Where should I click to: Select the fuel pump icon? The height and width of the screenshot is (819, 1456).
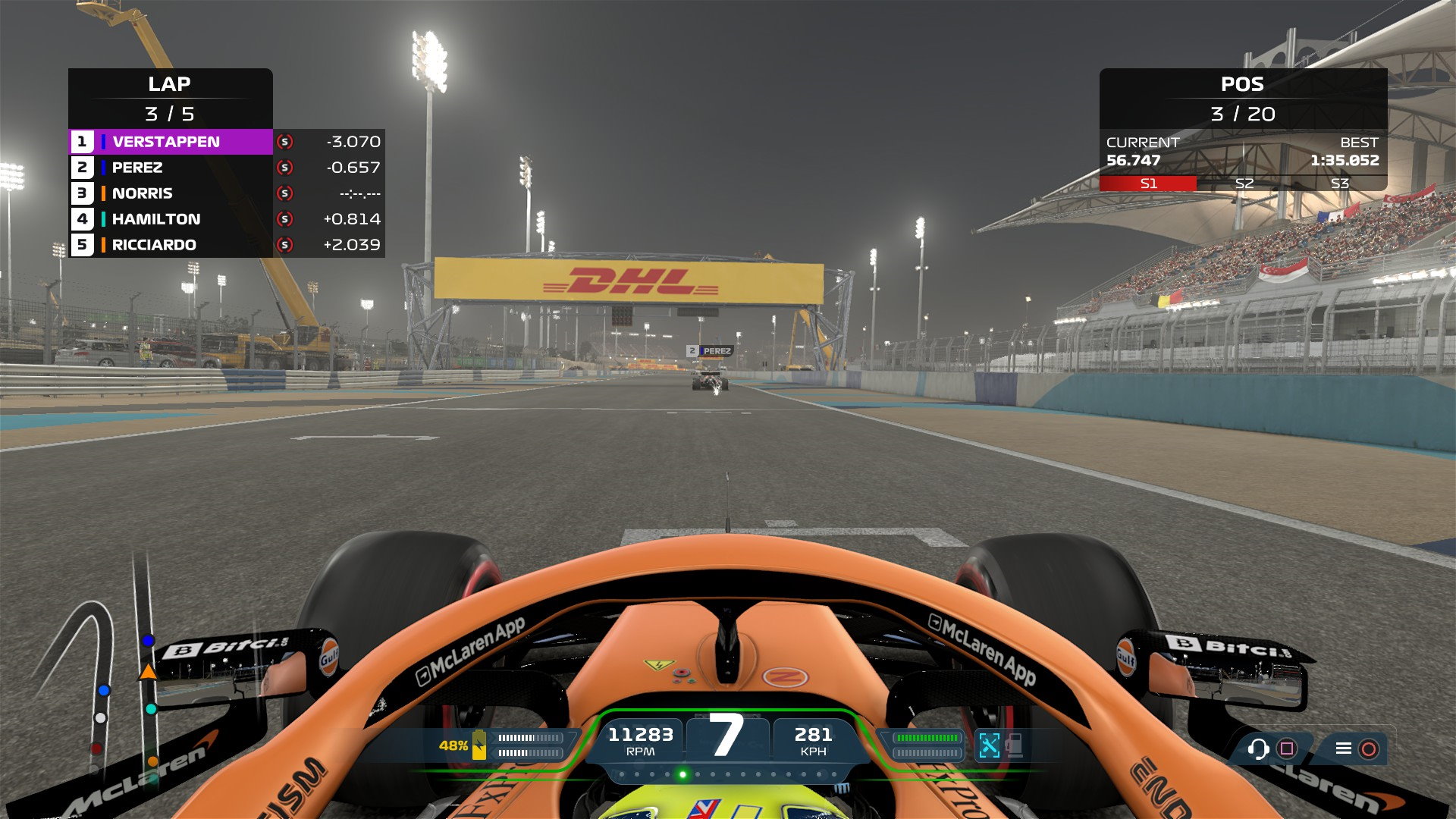[x=1015, y=745]
